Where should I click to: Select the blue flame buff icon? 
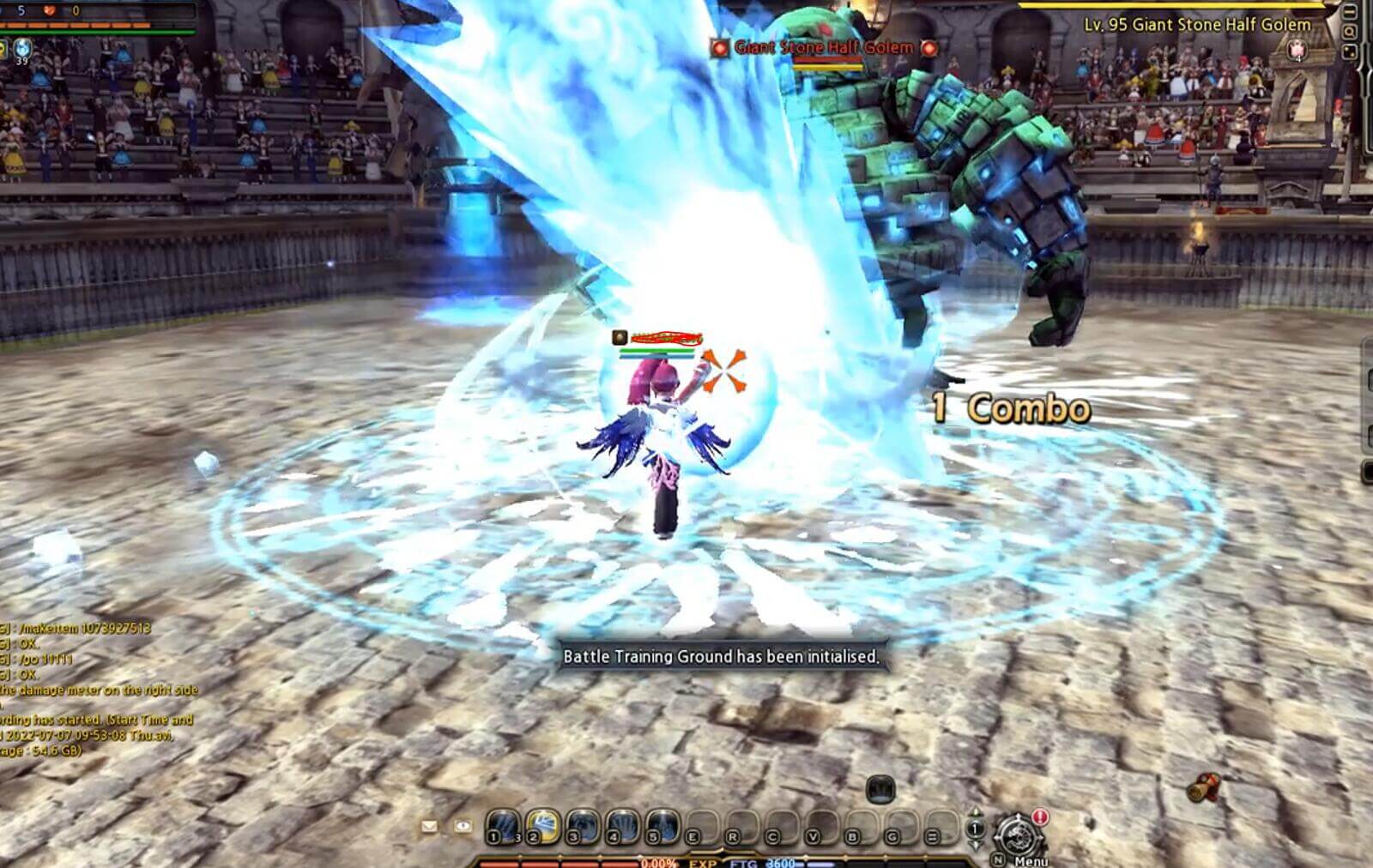point(22,48)
